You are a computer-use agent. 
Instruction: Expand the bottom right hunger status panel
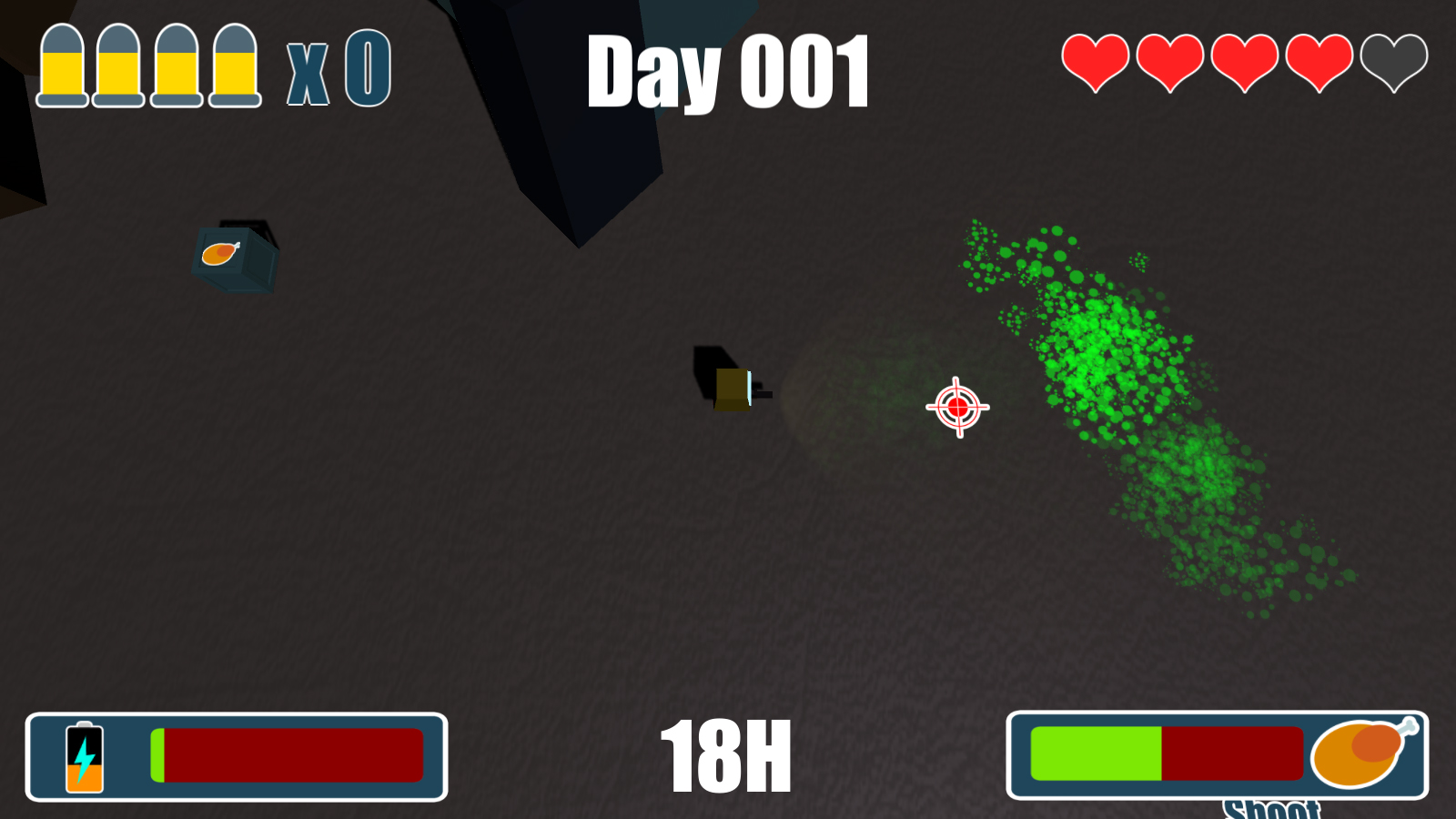click(1219, 752)
